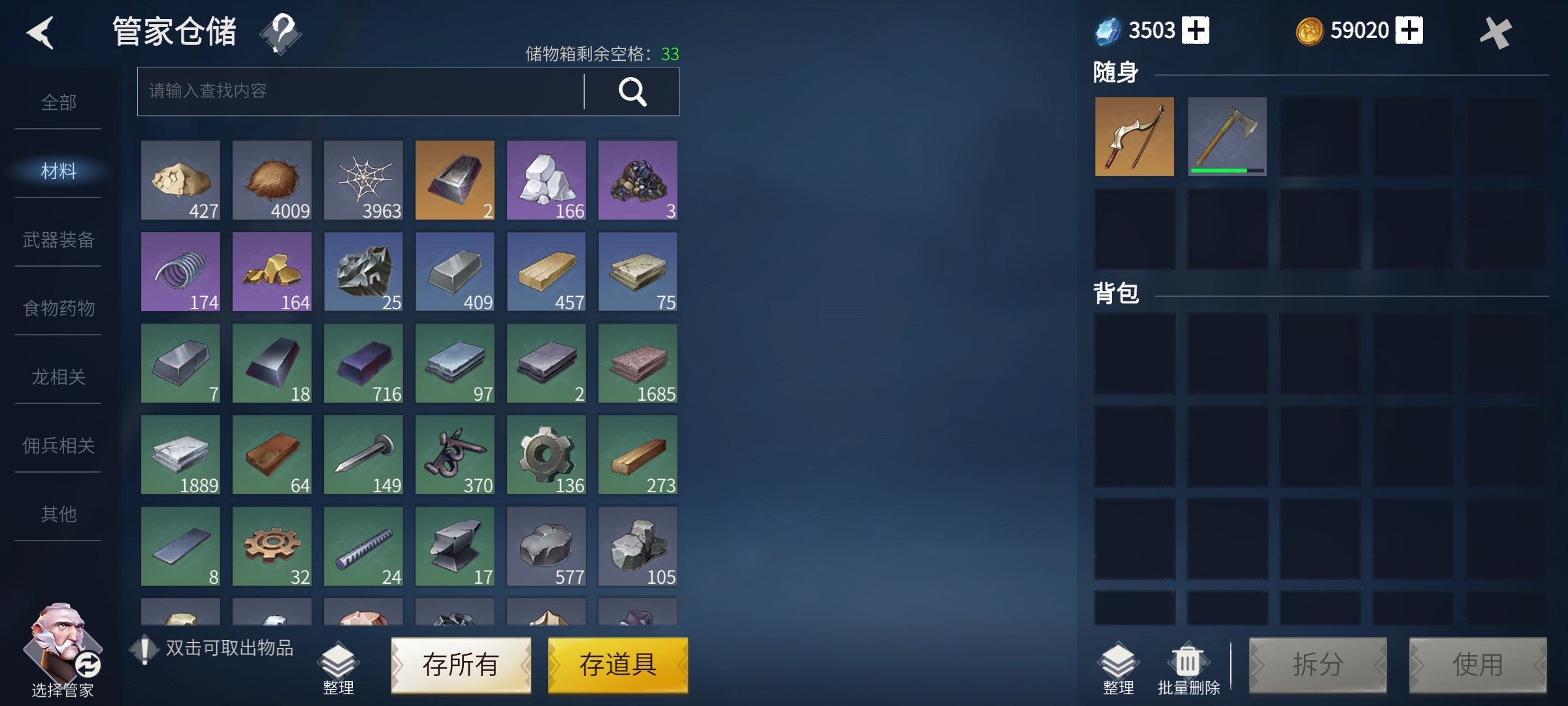Select the equipped halberd weapon slot
Screen dimensions: 1568x706
point(1134,136)
